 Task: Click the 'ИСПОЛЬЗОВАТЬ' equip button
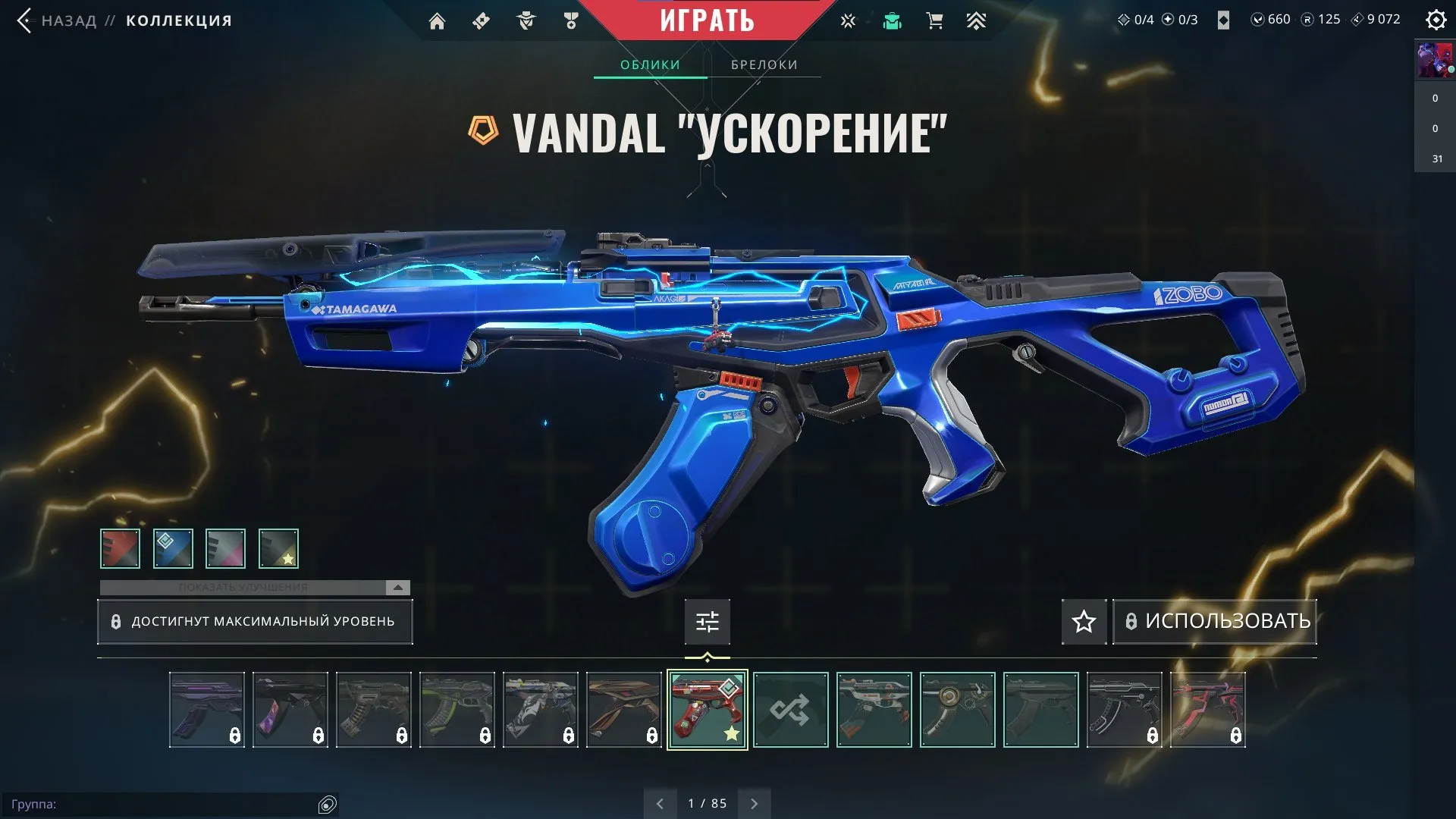pos(1214,621)
